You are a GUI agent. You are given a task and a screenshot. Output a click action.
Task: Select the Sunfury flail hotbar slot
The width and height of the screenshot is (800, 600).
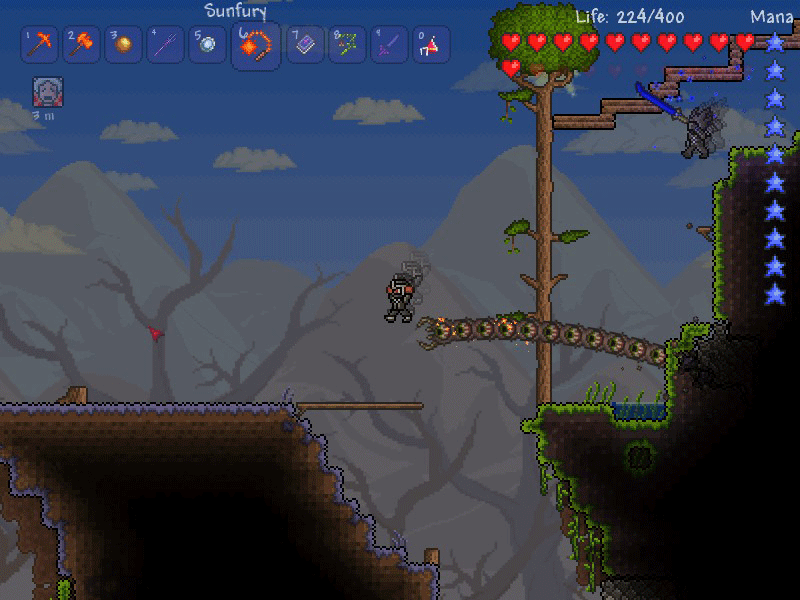click(255, 46)
